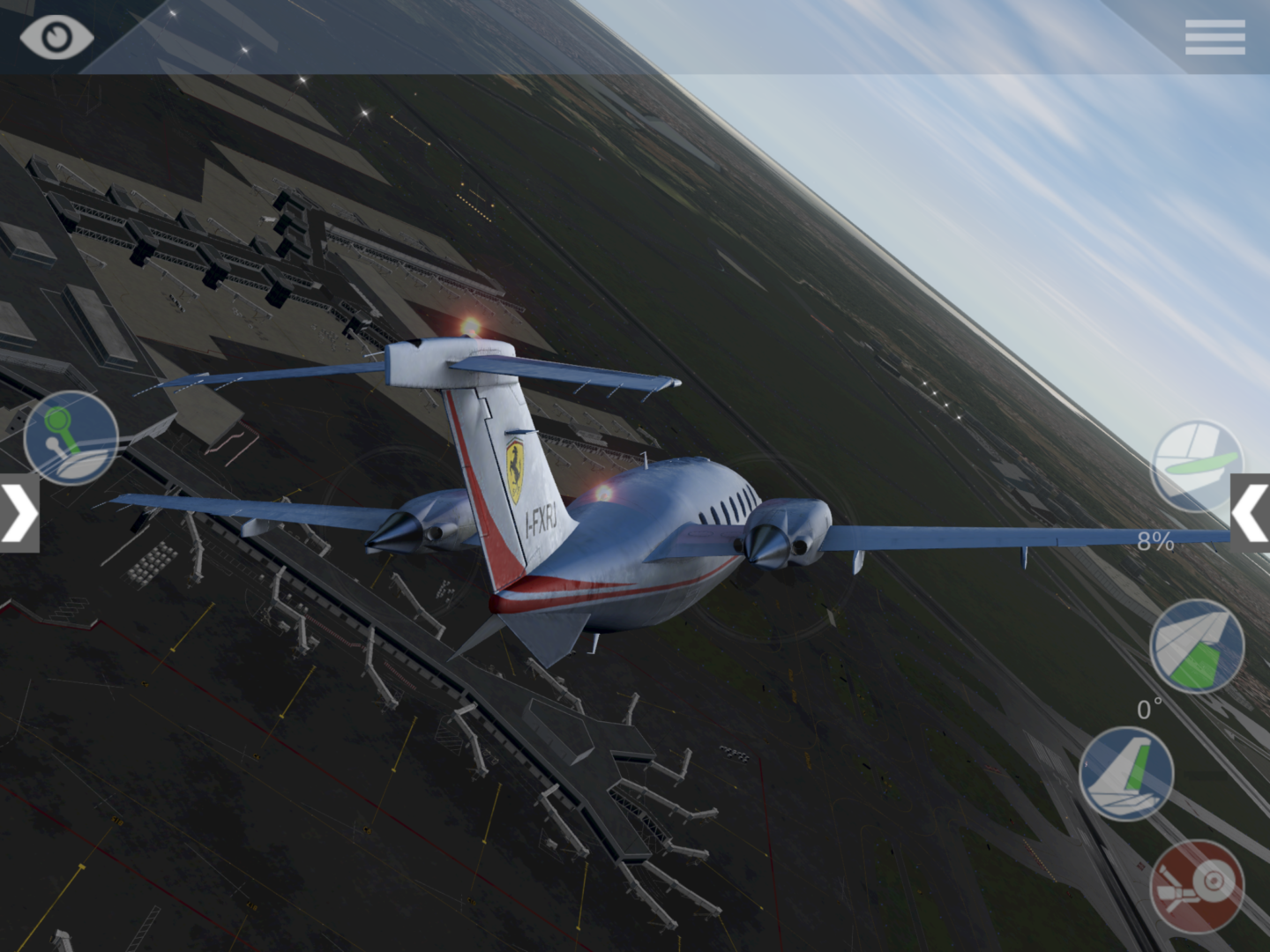Image resolution: width=1270 pixels, height=952 pixels.
Task: Click the rotate arrow inside the eye icon
Action: tap(57, 37)
